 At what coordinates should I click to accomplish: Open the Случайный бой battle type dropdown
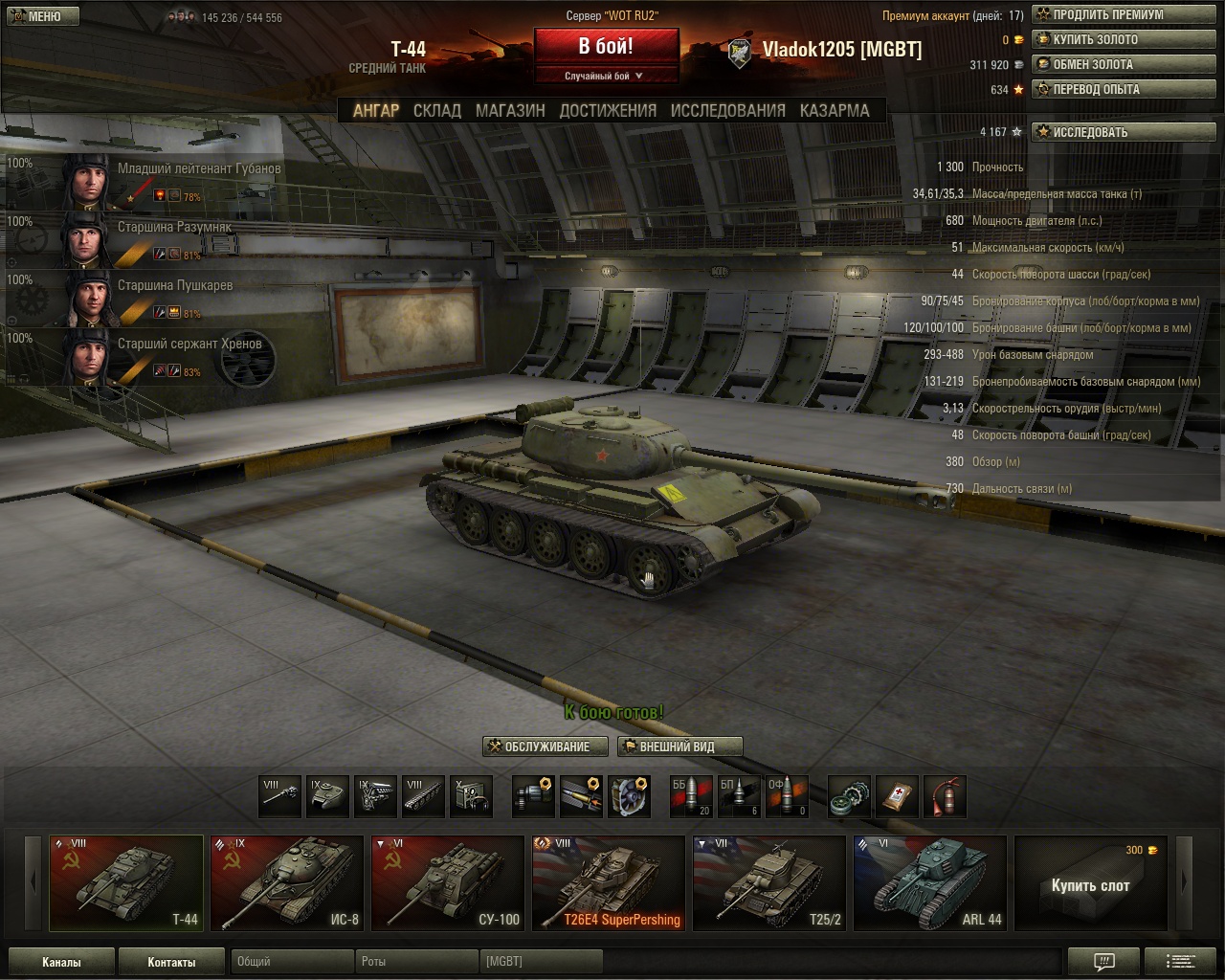(606, 77)
